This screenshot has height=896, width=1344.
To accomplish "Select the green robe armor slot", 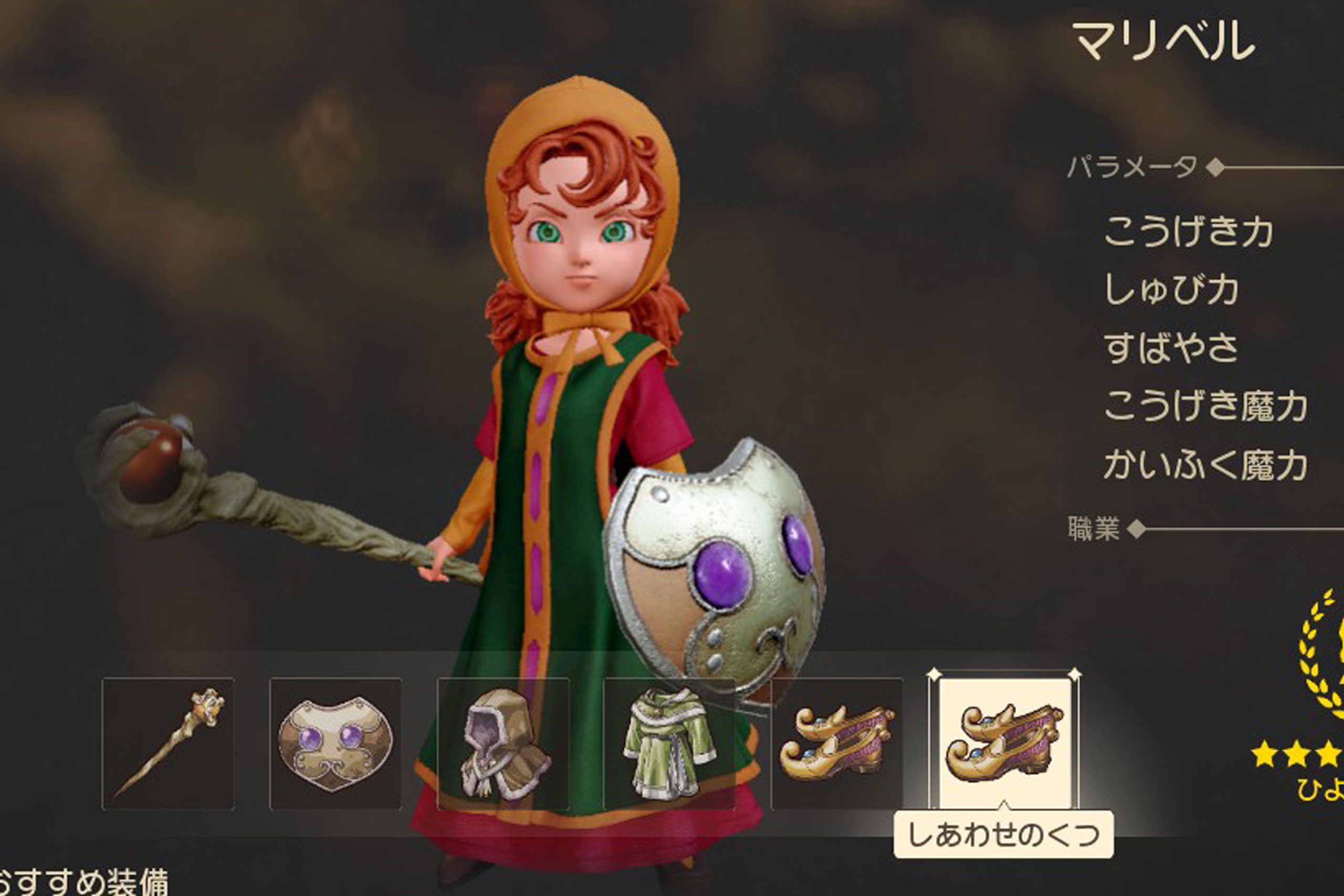I will coord(670,743).
